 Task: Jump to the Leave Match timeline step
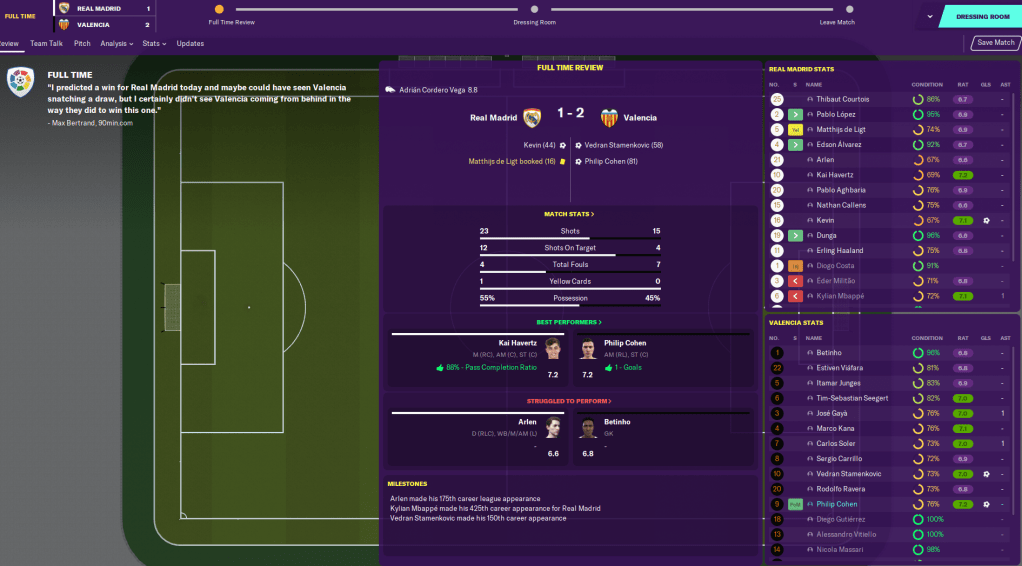(837, 9)
